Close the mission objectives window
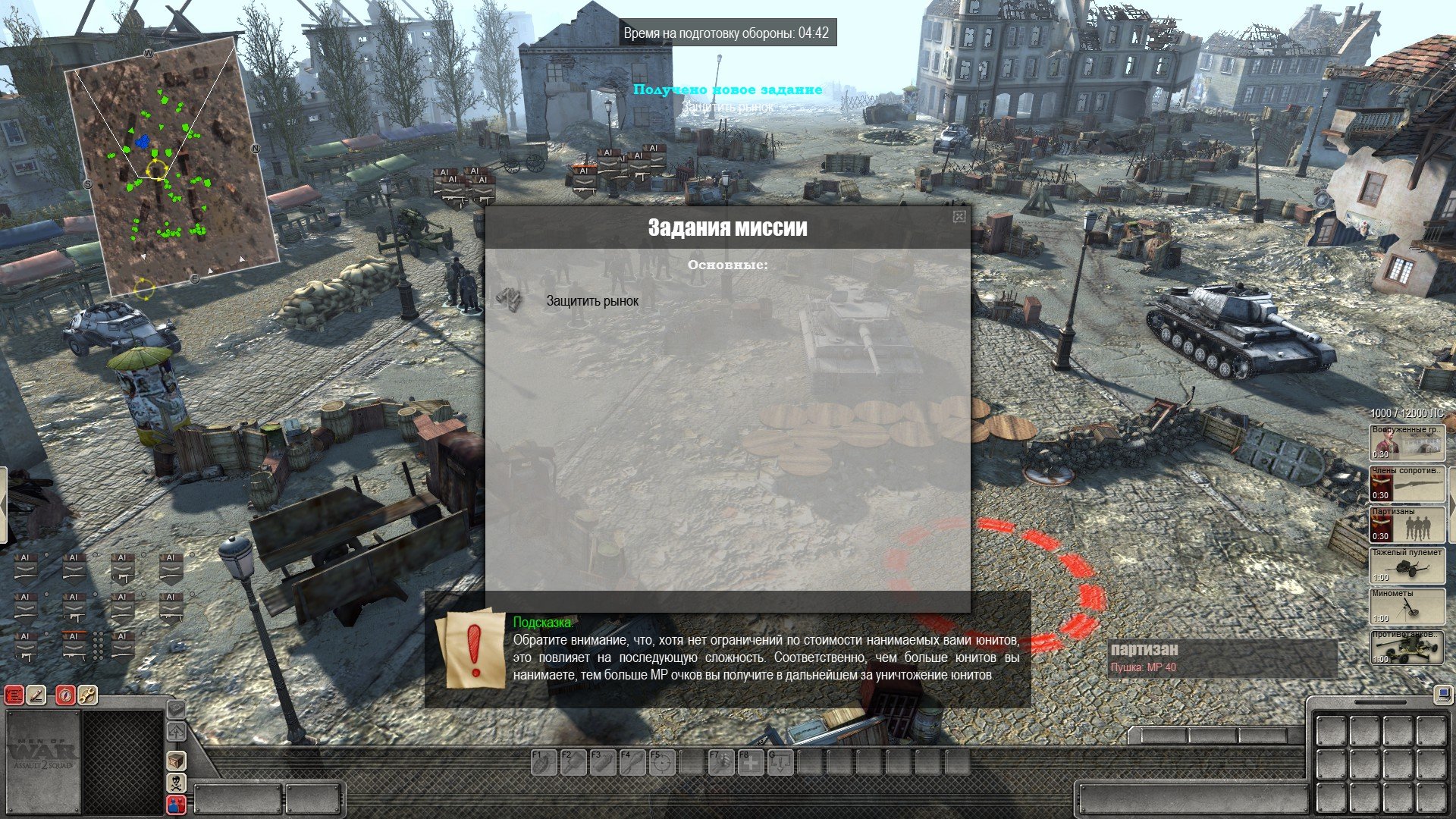This screenshot has width=1456, height=819. [x=959, y=217]
